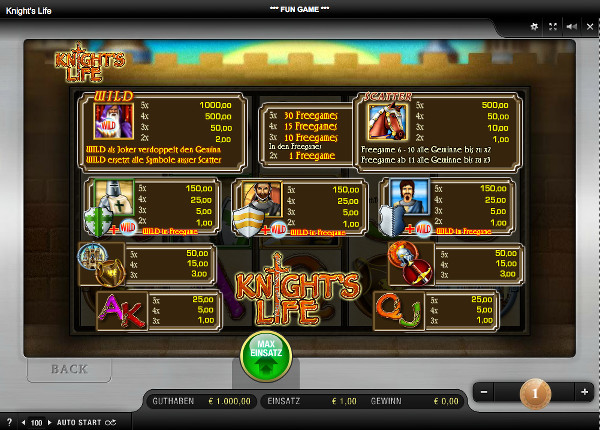Raise the auto start spin count
This screenshot has height=430, width=600.
tap(50, 423)
